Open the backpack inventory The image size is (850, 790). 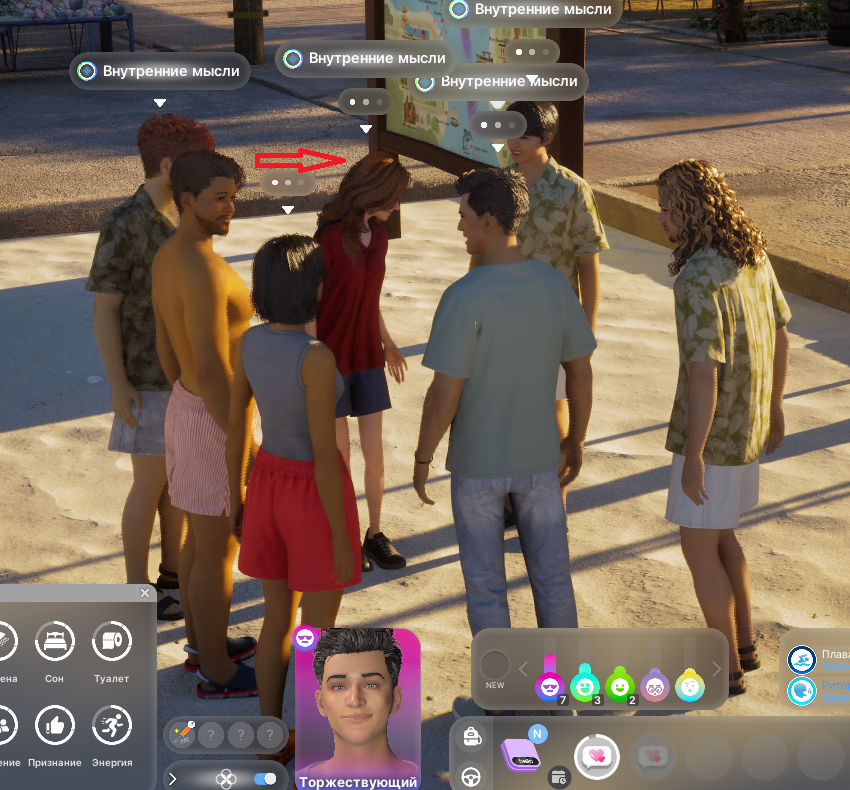470,738
